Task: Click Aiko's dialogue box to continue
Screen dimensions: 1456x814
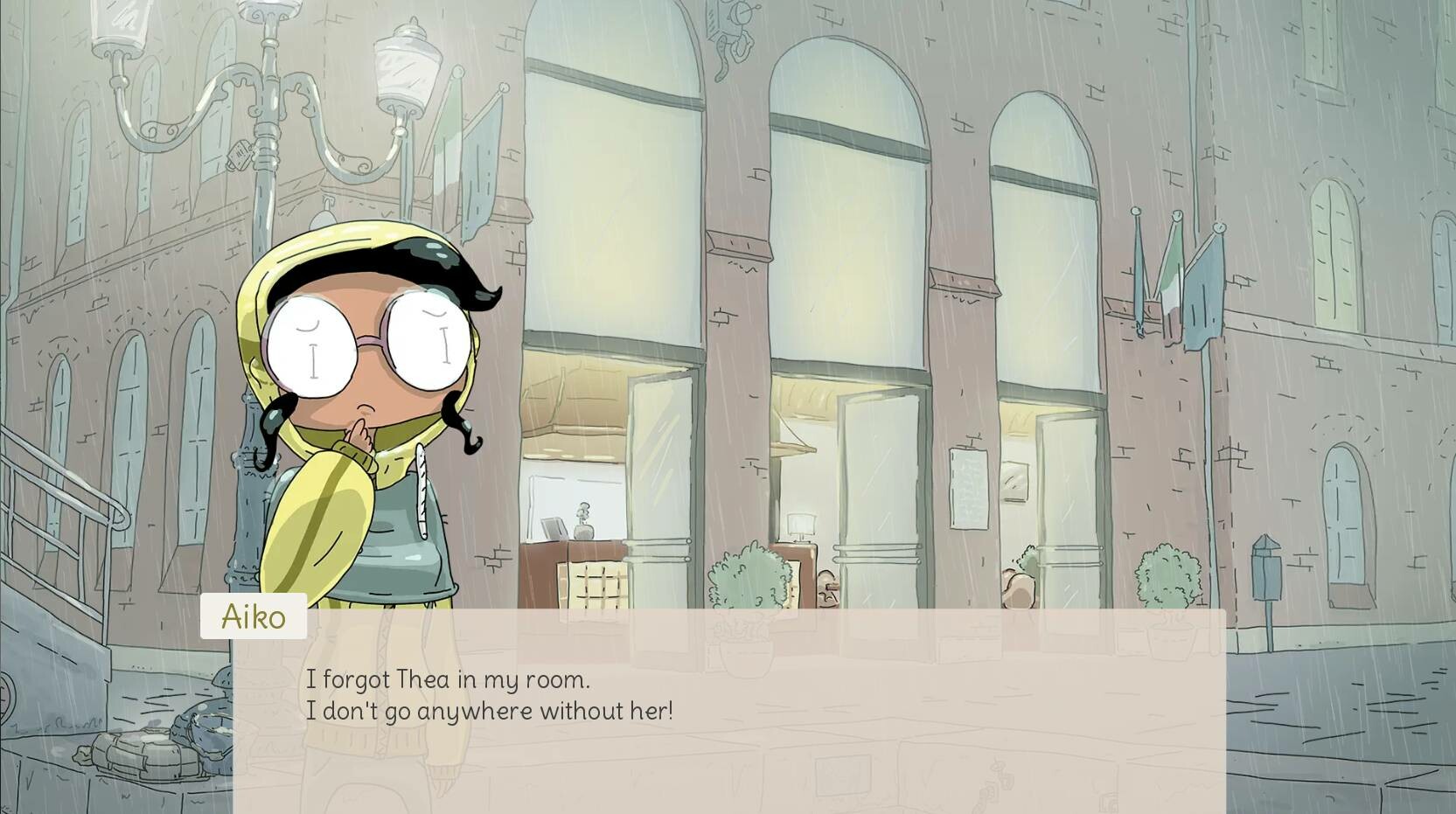Action: click(728, 710)
